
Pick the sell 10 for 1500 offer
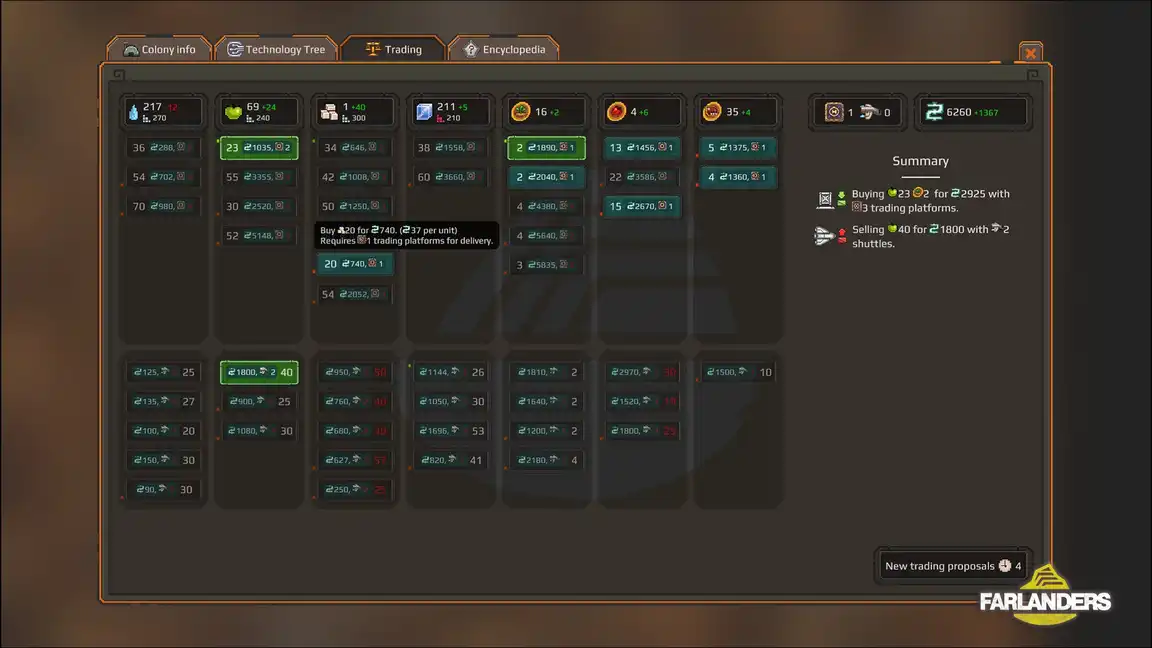click(x=738, y=373)
